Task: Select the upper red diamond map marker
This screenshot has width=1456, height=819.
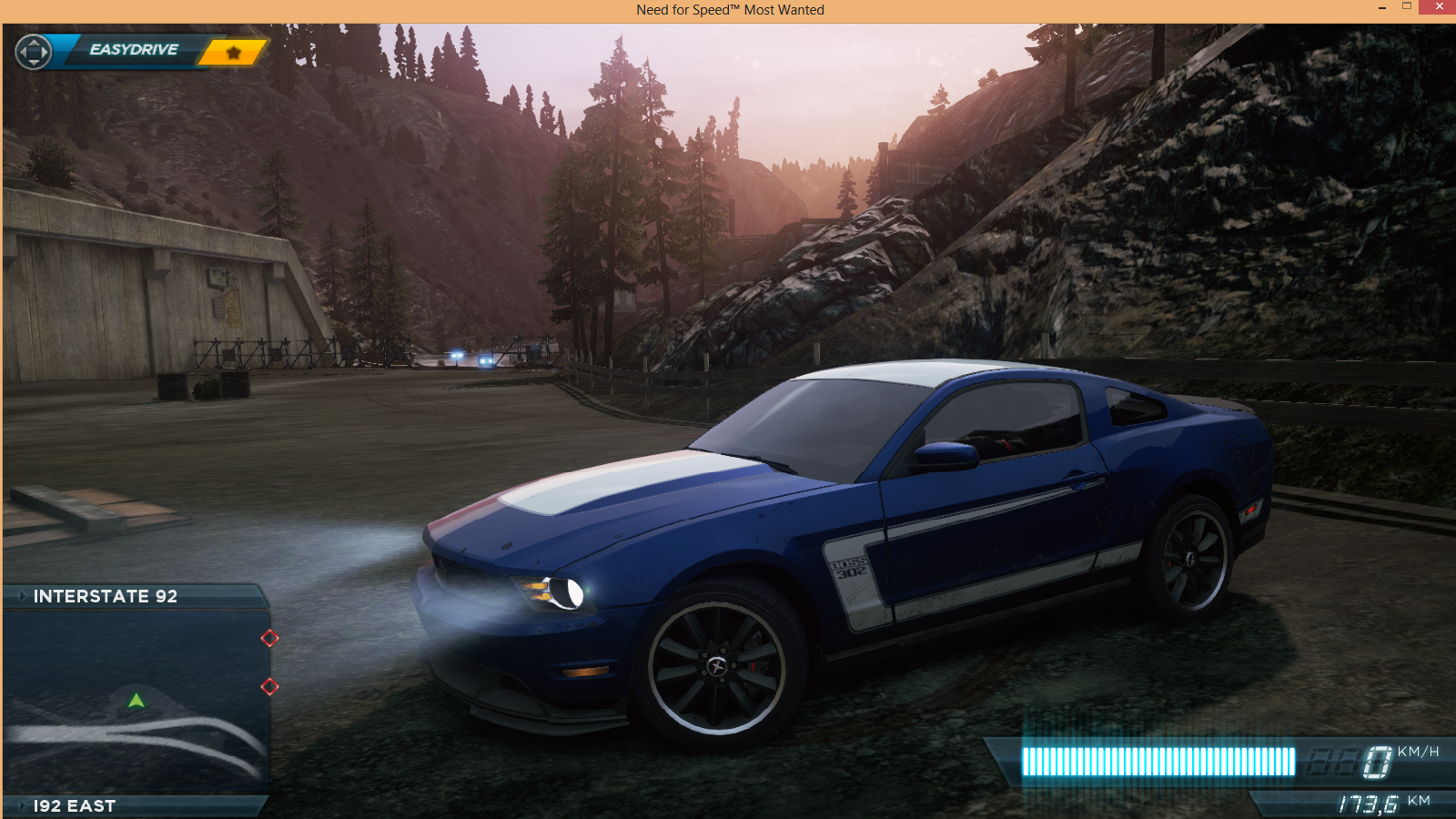Action: 269,638
